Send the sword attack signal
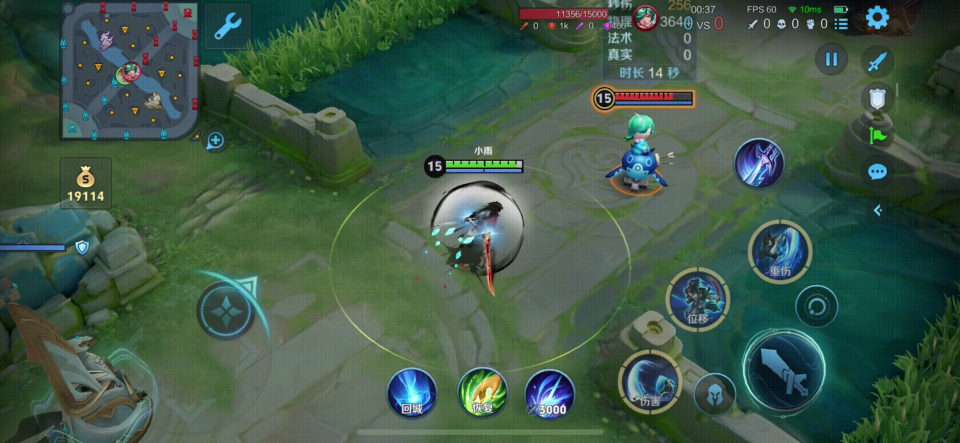Viewport: 960px width, 443px height. tap(877, 61)
